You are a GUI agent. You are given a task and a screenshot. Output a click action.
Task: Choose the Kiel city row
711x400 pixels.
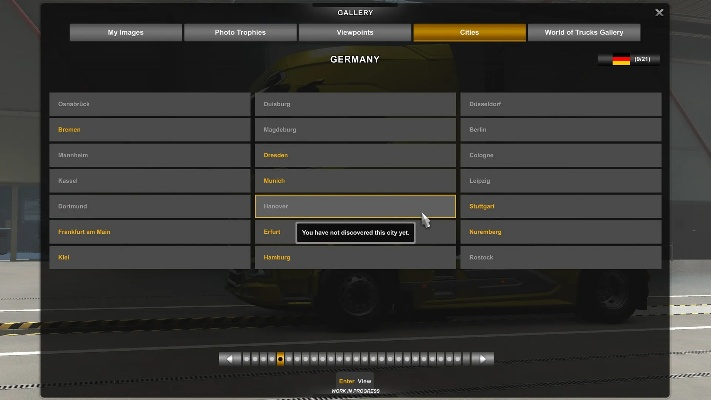(x=150, y=257)
